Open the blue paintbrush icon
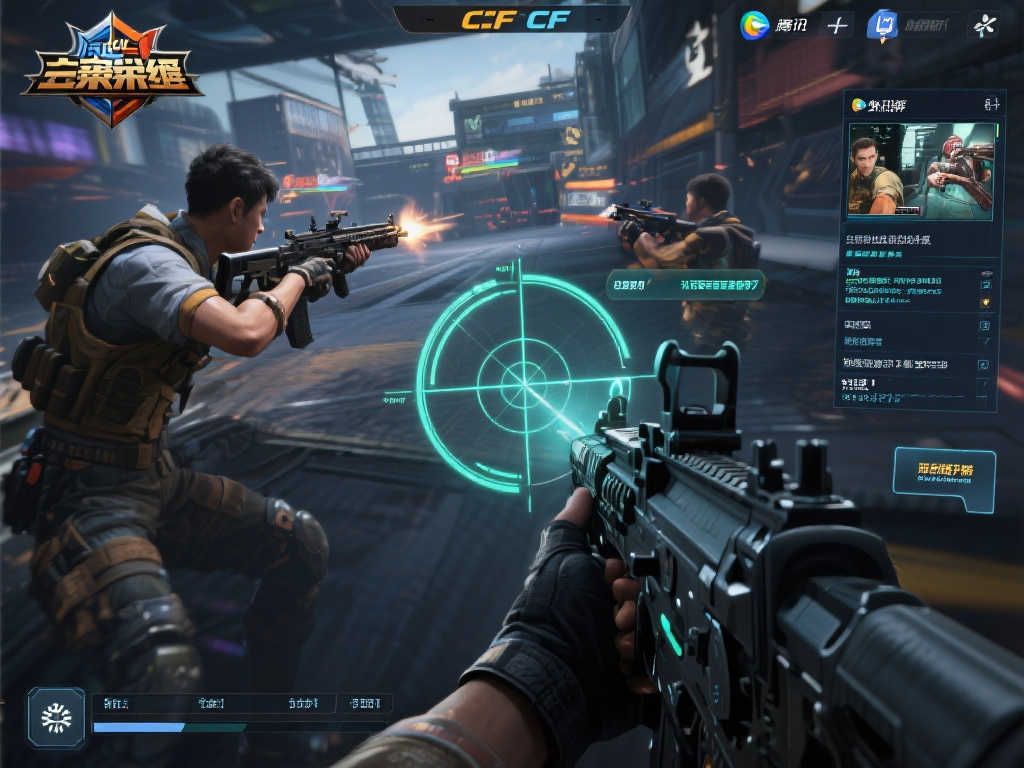 coord(881,25)
